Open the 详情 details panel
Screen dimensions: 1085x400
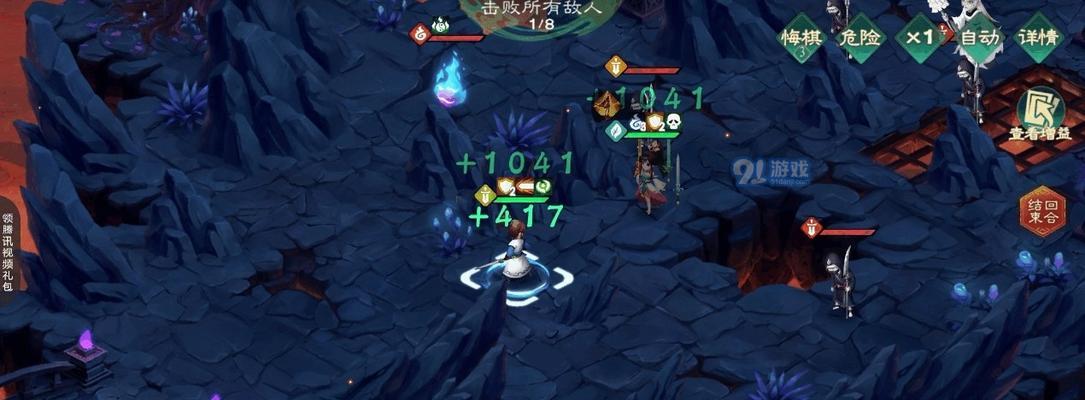(x=1038, y=39)
